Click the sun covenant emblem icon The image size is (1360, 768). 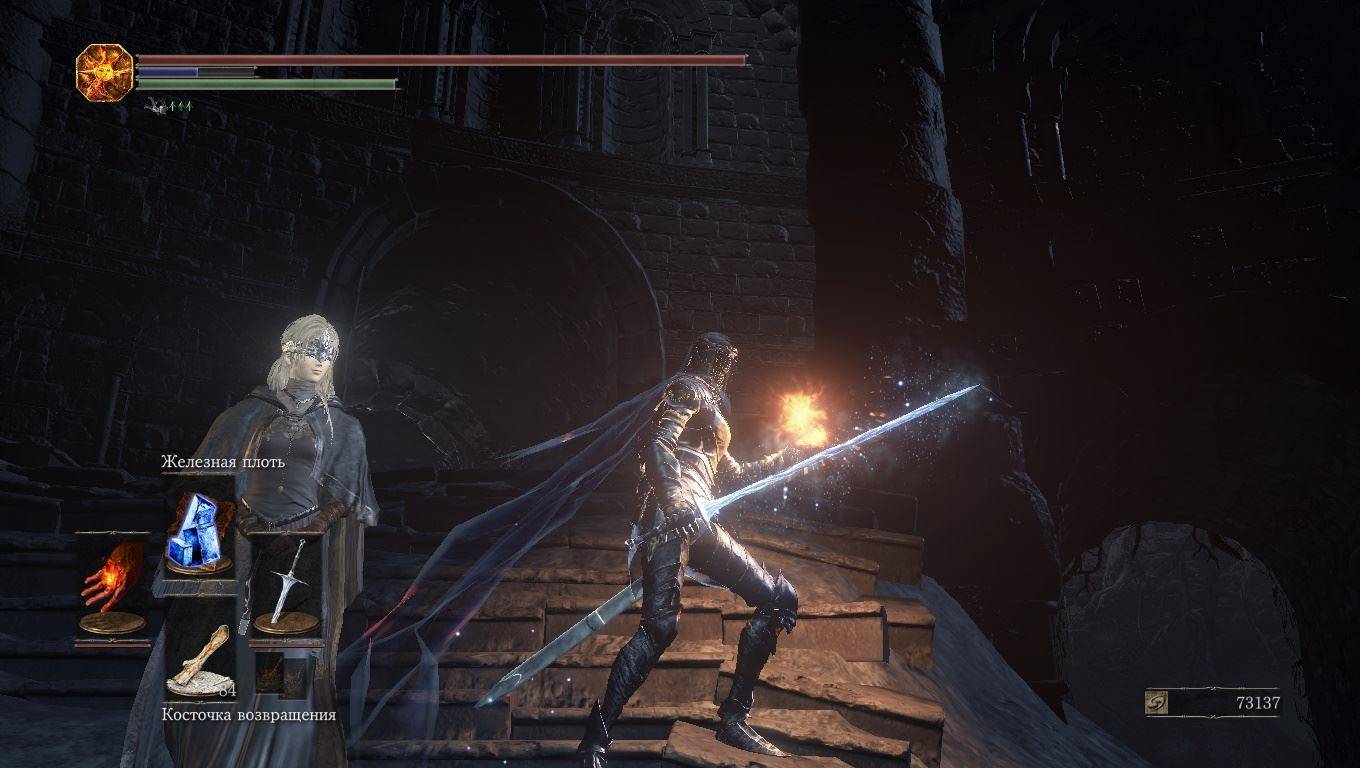coord(104,72)
